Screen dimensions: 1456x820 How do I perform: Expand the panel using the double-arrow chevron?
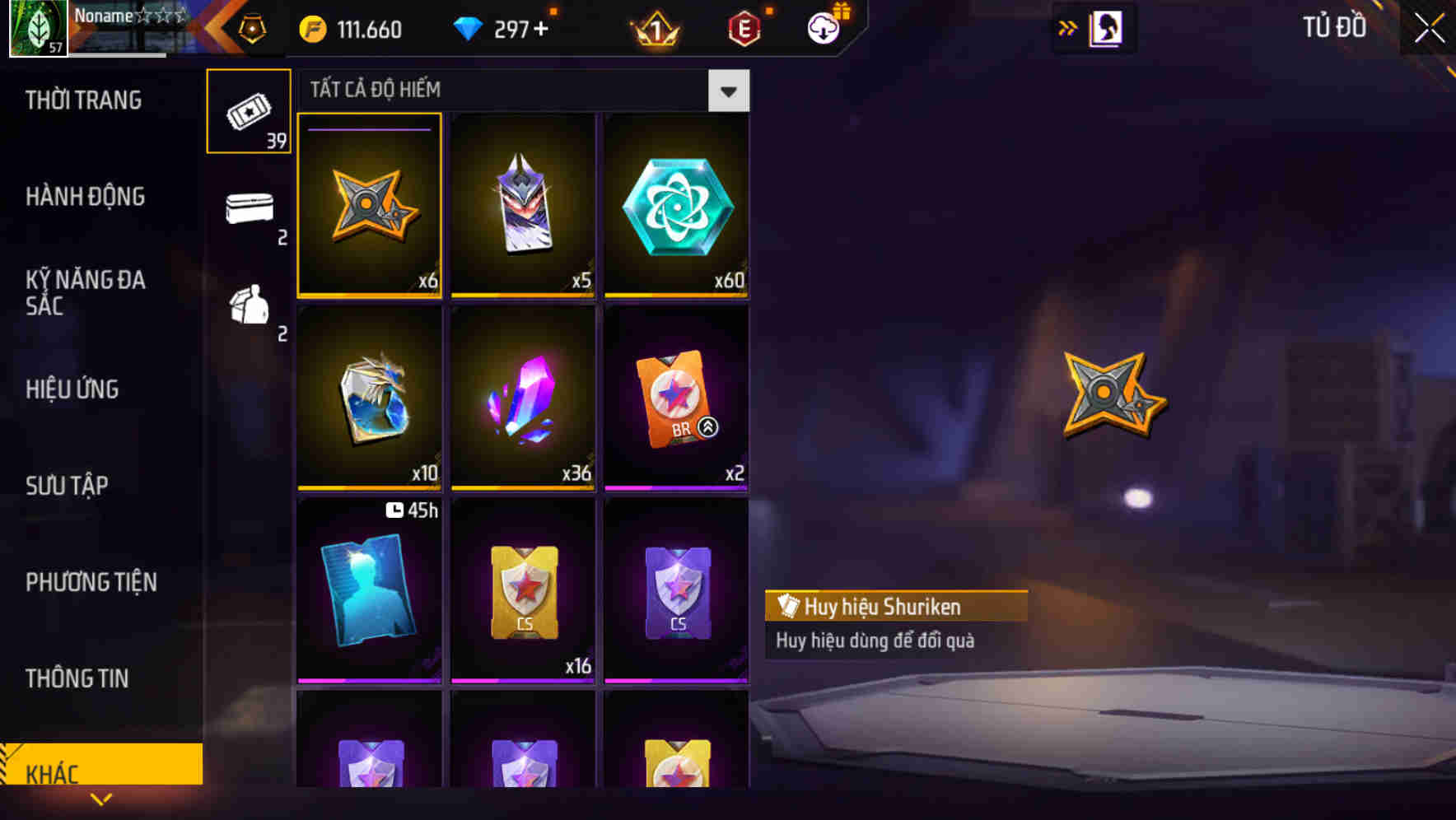coord(1067,27)
